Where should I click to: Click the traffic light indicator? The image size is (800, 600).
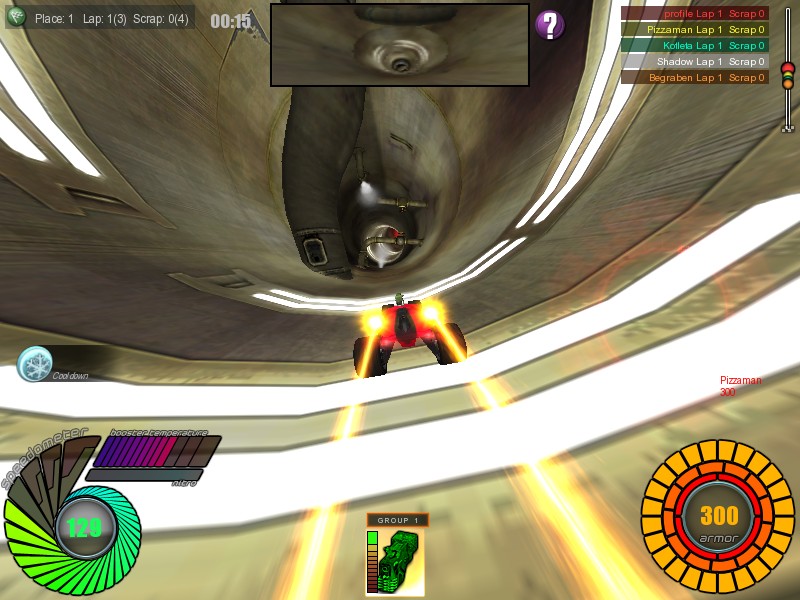[787, 77]
